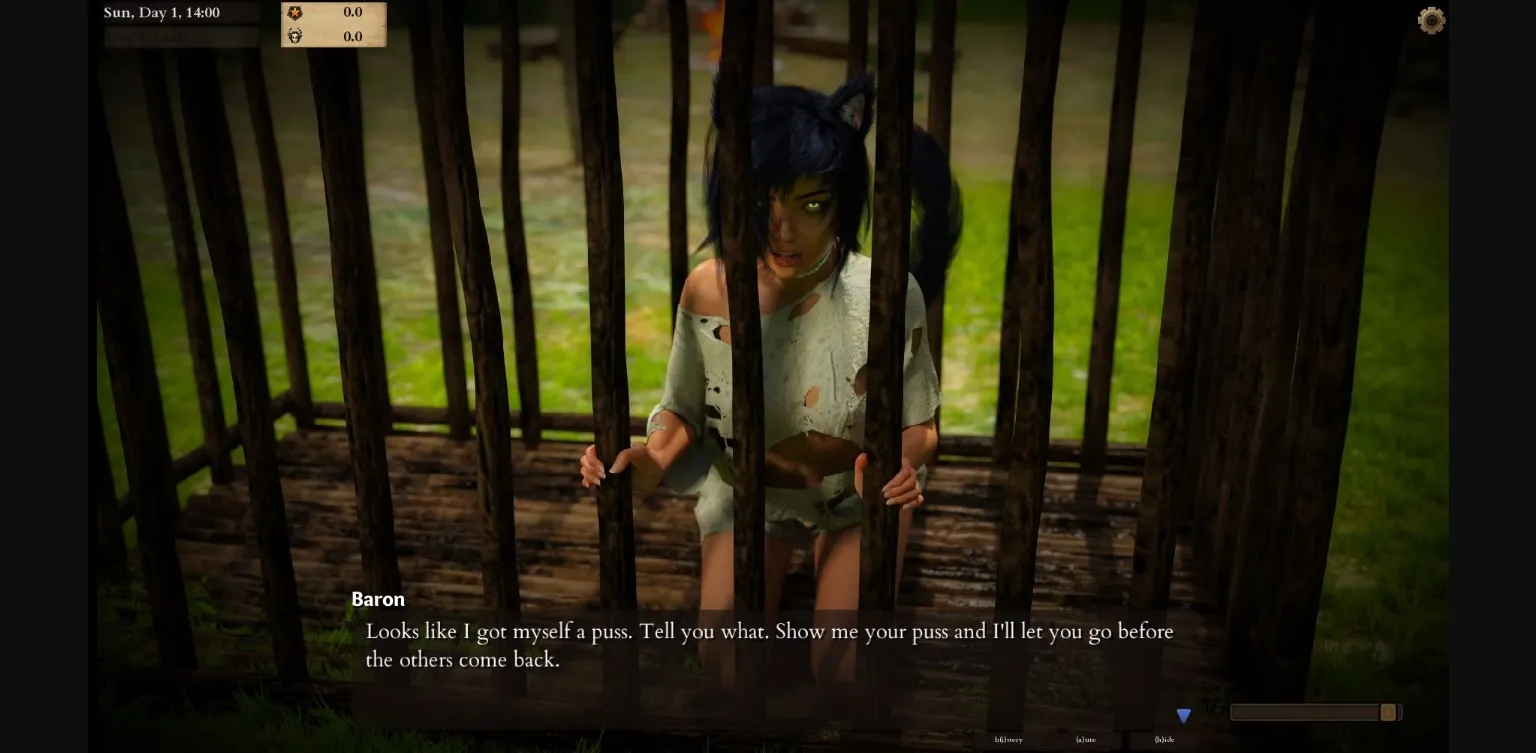Click the skull stat icon on the stats panel
The image size is (1536, 753).
pos(296,37)
